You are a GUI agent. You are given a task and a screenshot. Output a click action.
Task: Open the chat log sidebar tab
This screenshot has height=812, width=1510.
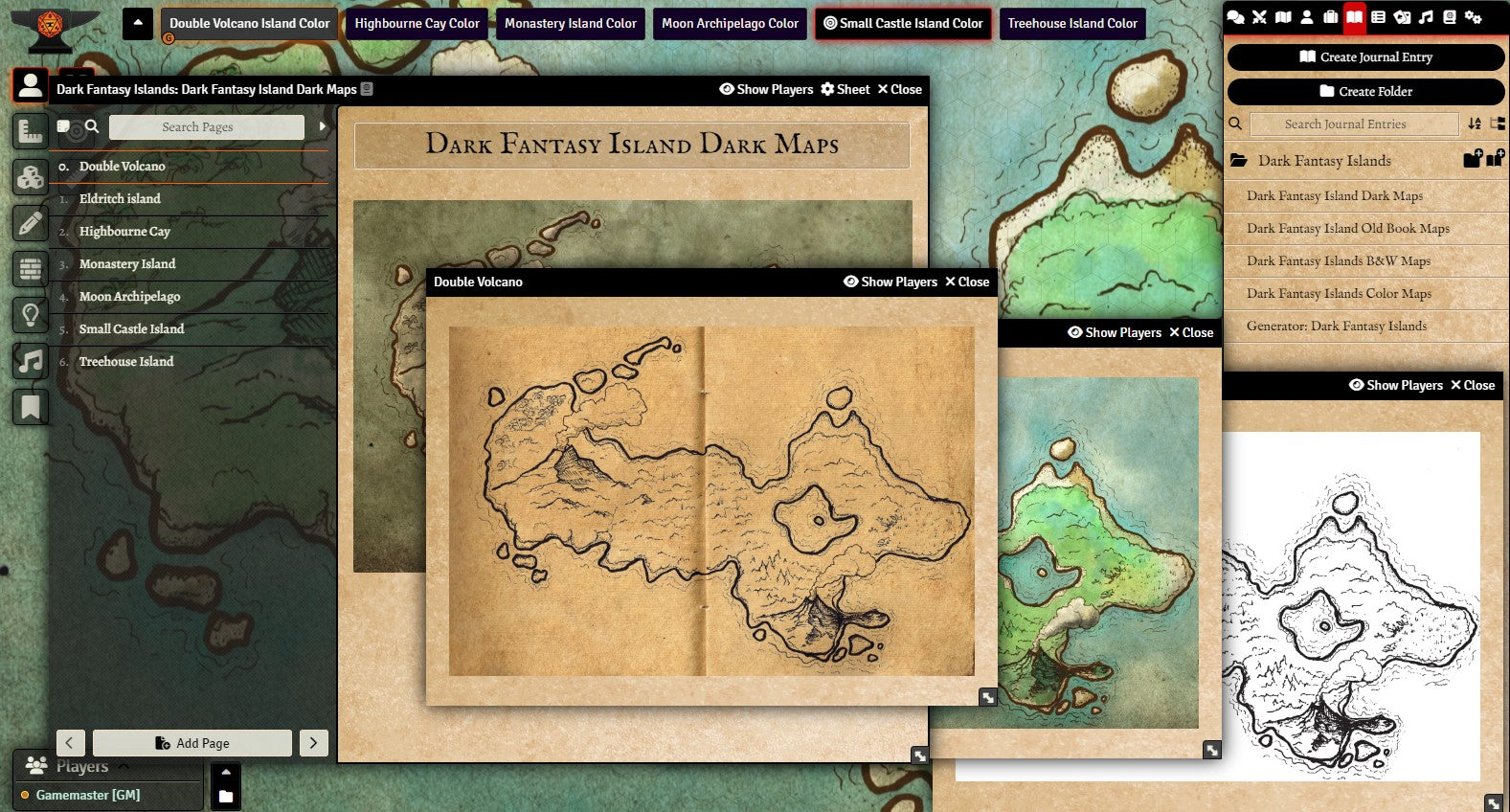click(1236, 17)
